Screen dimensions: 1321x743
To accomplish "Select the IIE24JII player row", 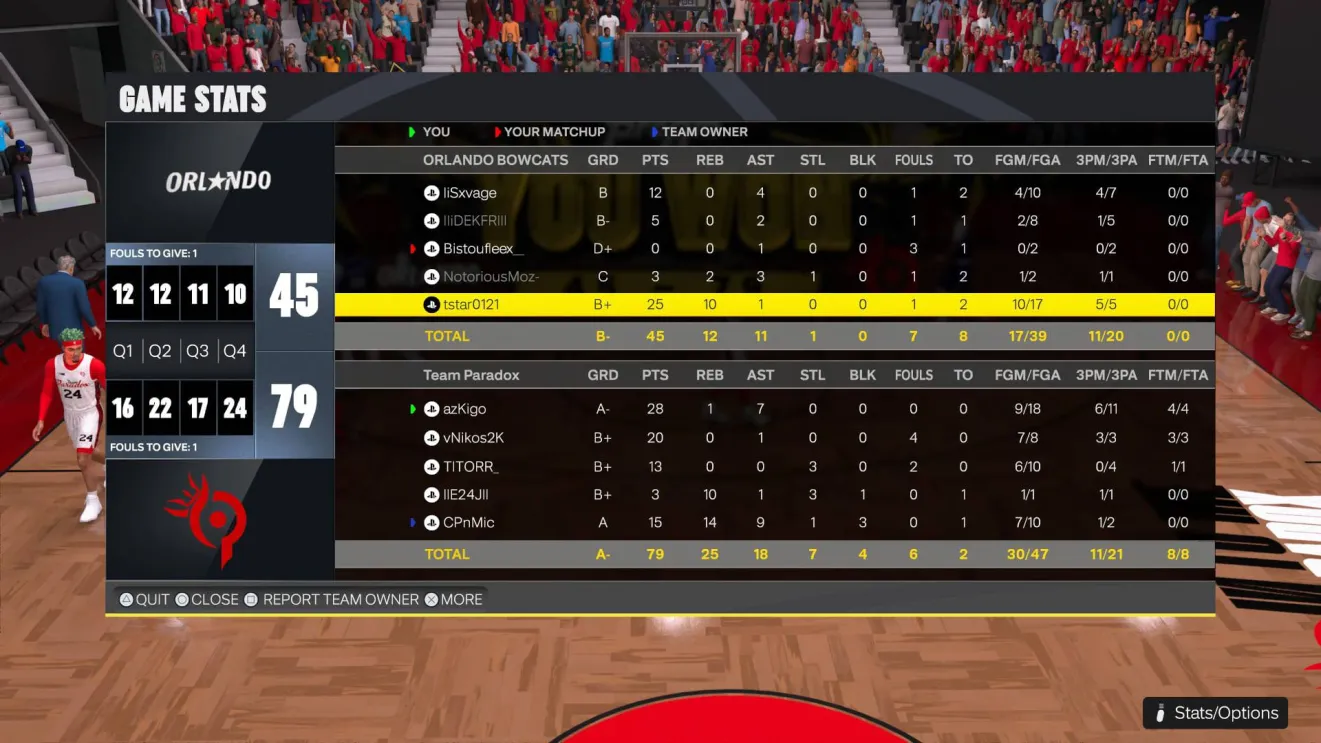I will [466, 495].
